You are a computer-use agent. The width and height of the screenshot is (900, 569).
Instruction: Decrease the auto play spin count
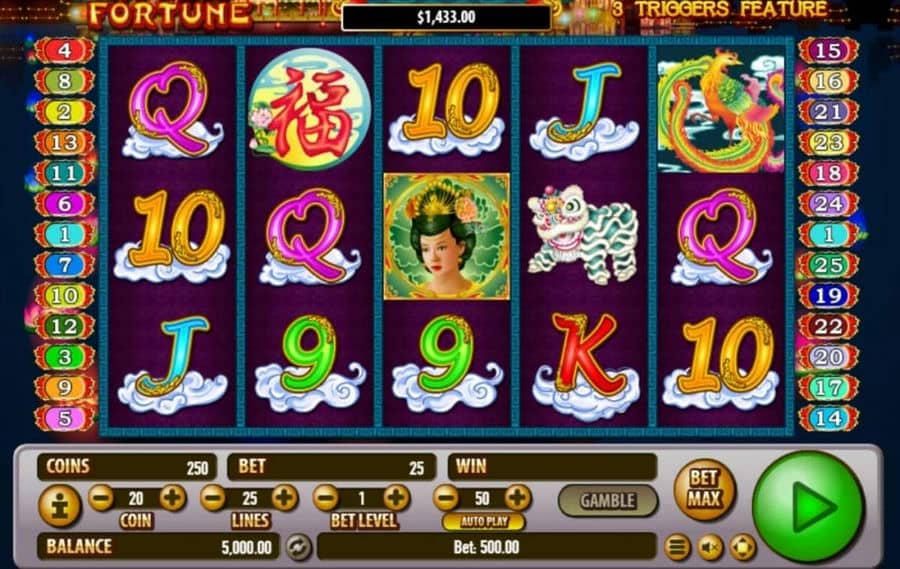(x=446, y=497)
